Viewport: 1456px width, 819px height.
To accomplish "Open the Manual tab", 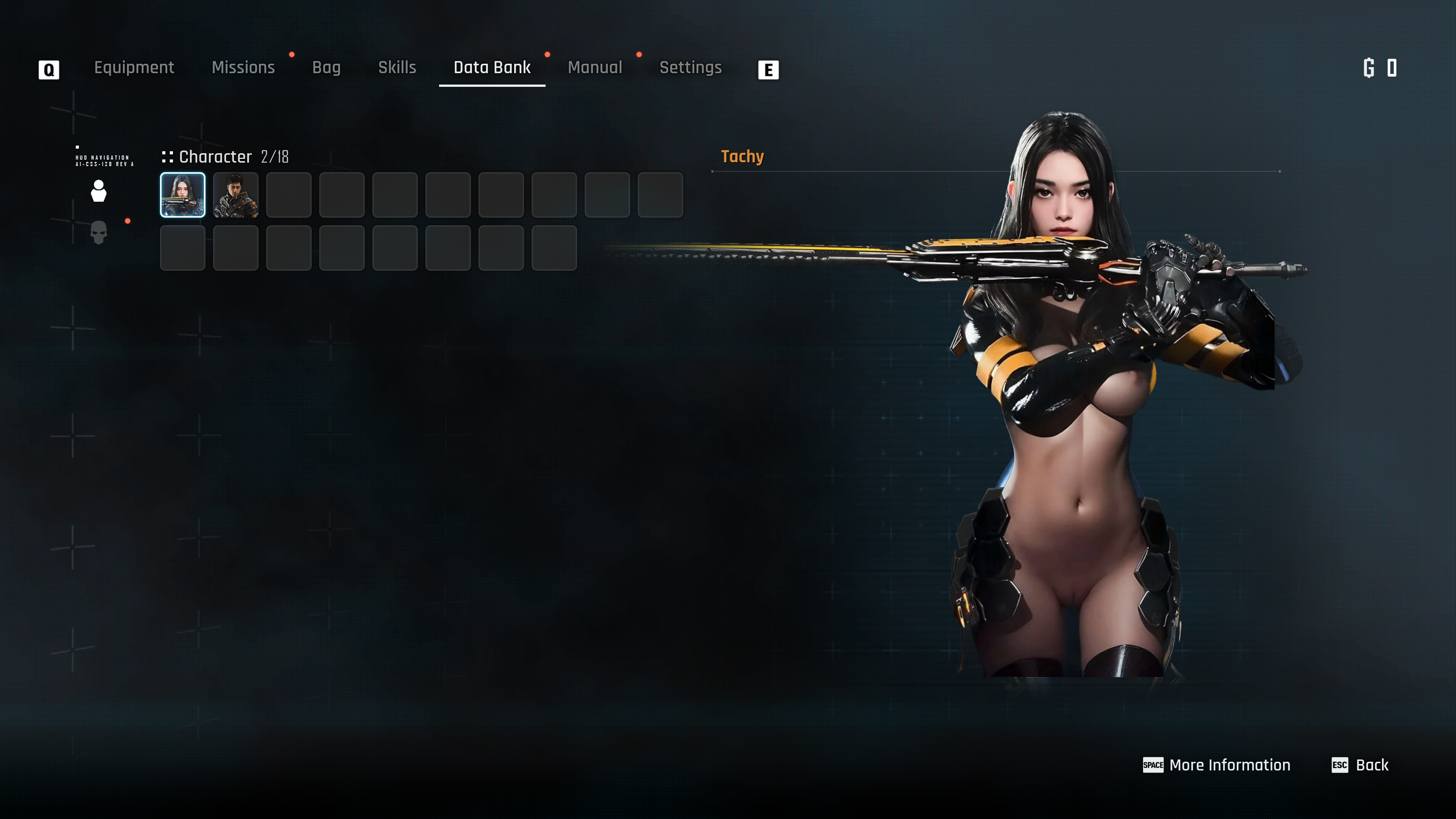I will coord(595,68).
